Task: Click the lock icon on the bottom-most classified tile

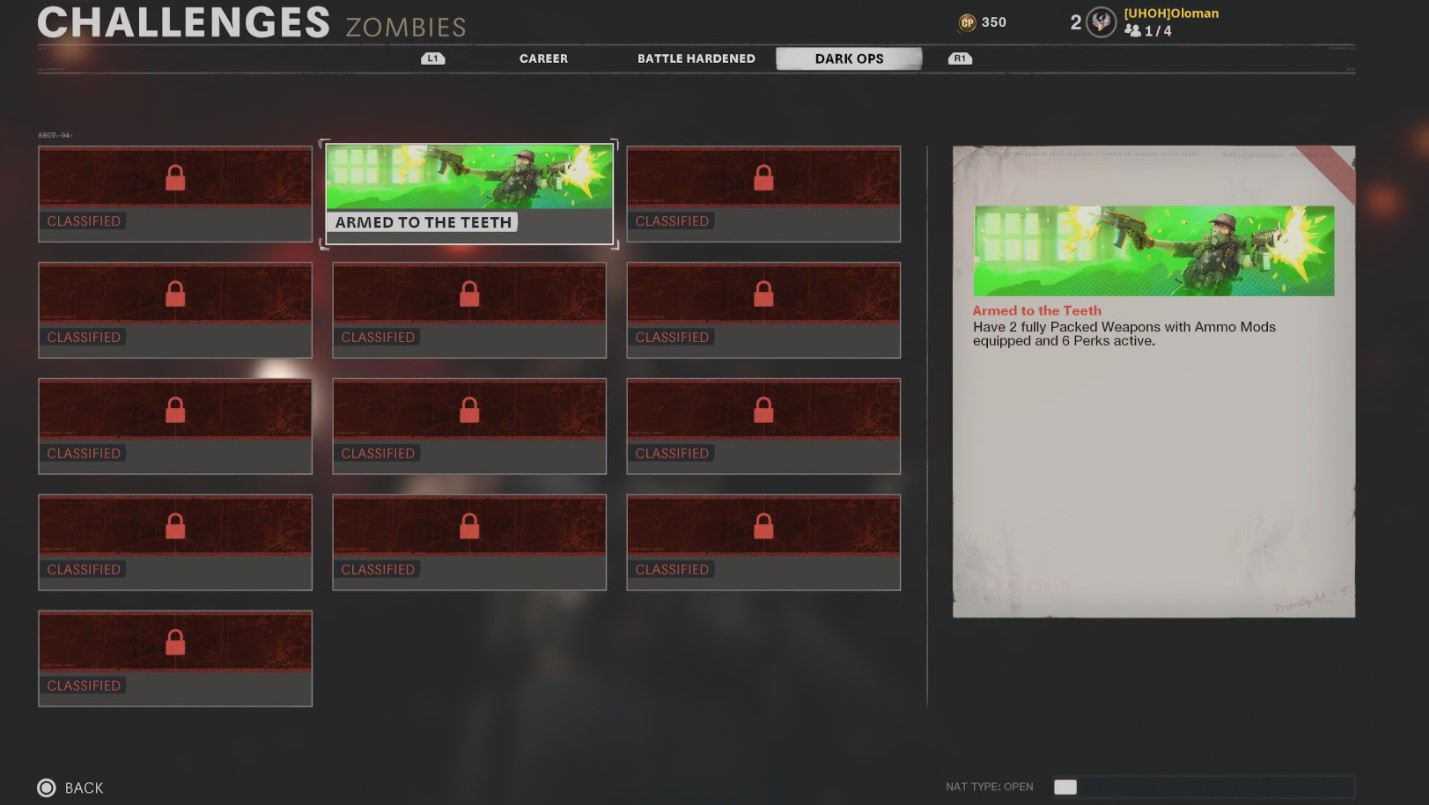Action: [175, 641]
